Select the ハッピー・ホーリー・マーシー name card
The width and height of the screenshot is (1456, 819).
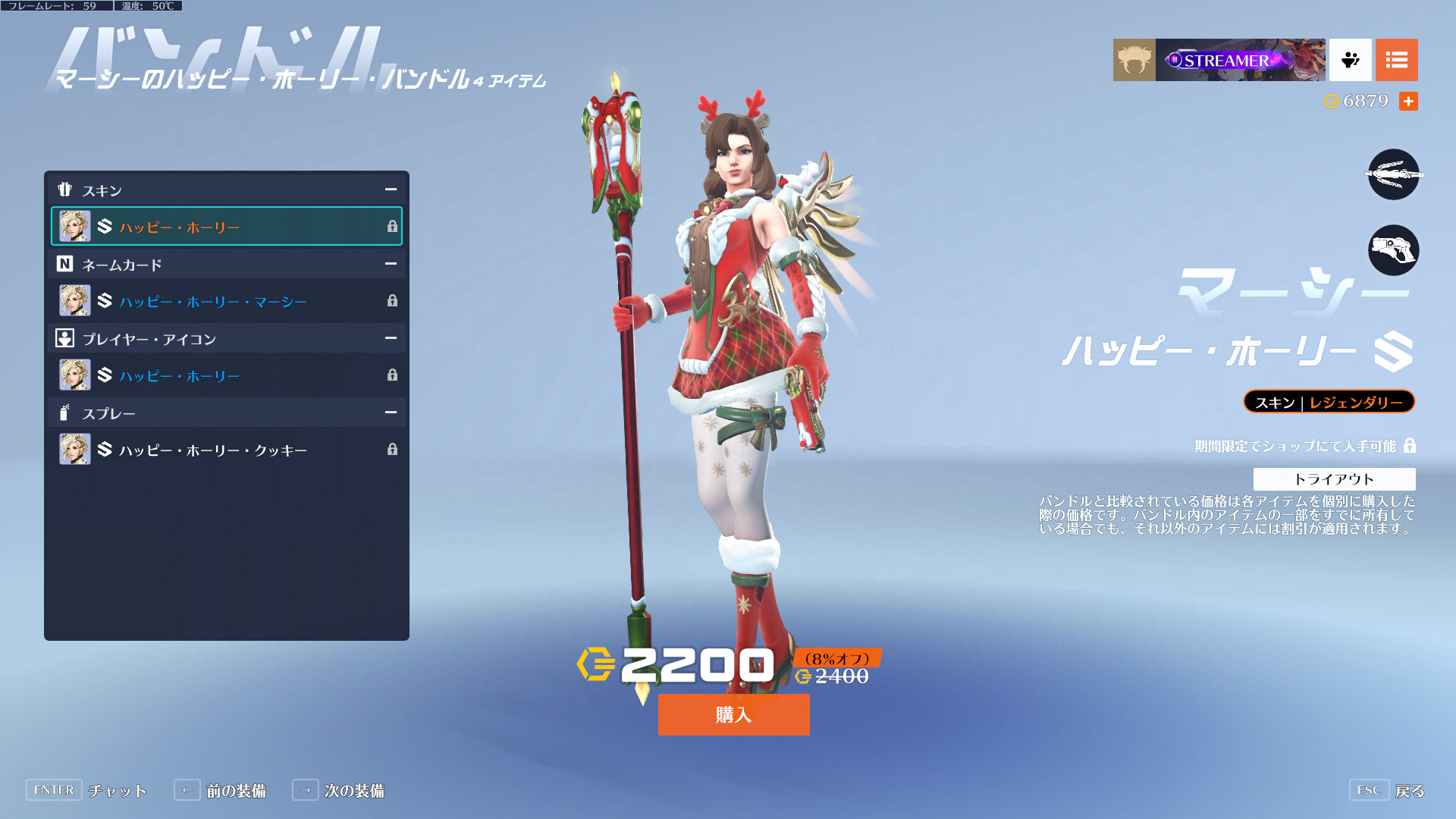226,301
